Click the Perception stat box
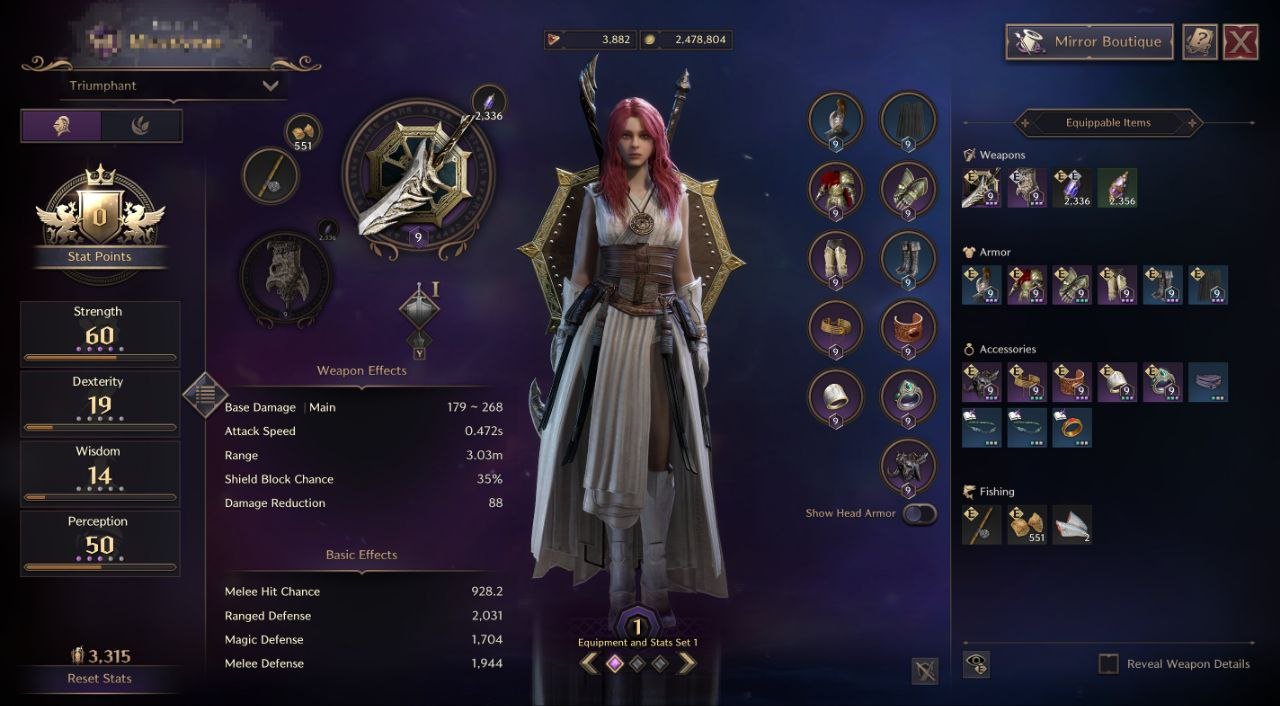 click(100, 544)
